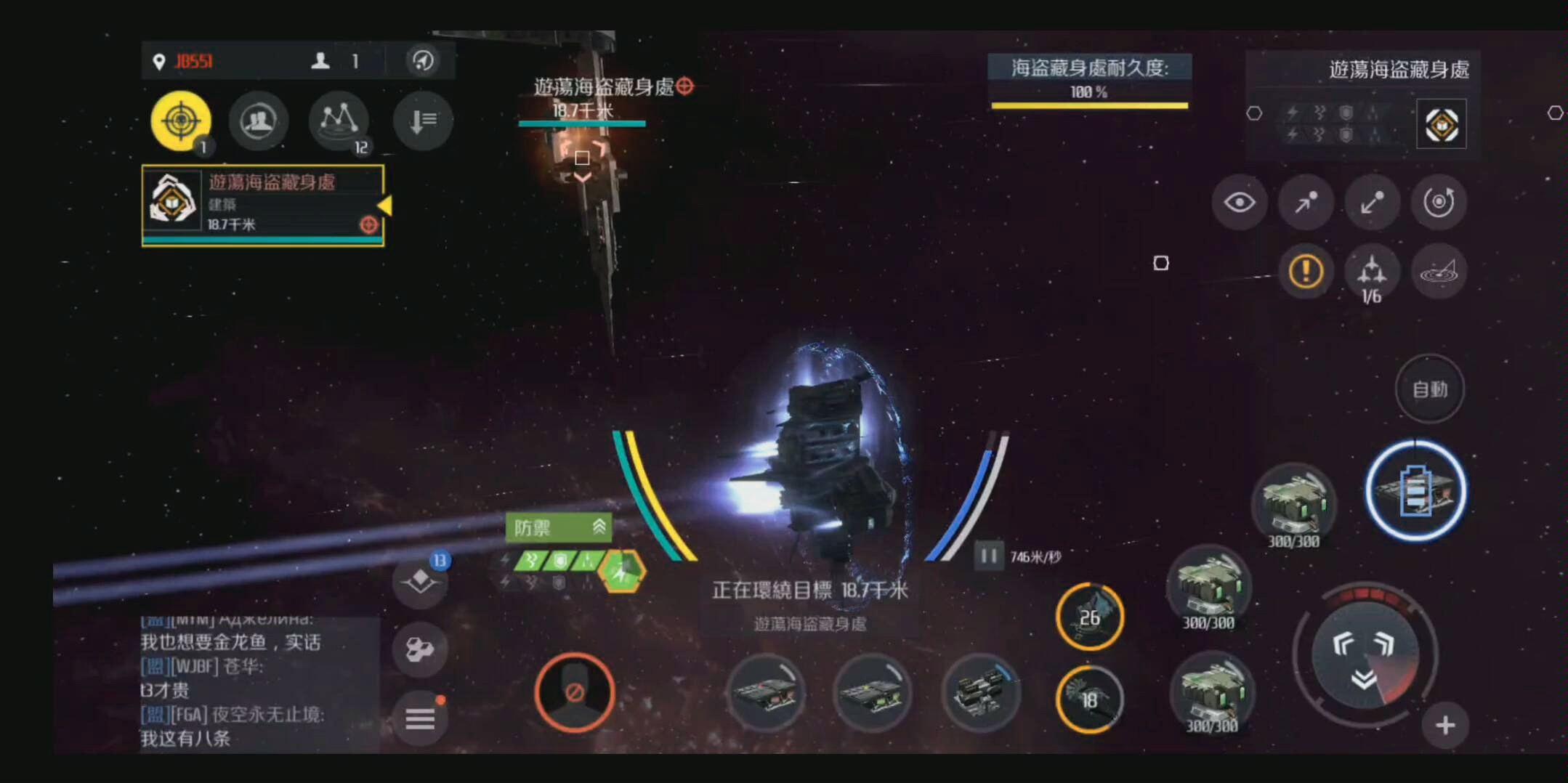Open the J8551 system location info
This screenshot has width=1568, height=783.
click(185, 62)
